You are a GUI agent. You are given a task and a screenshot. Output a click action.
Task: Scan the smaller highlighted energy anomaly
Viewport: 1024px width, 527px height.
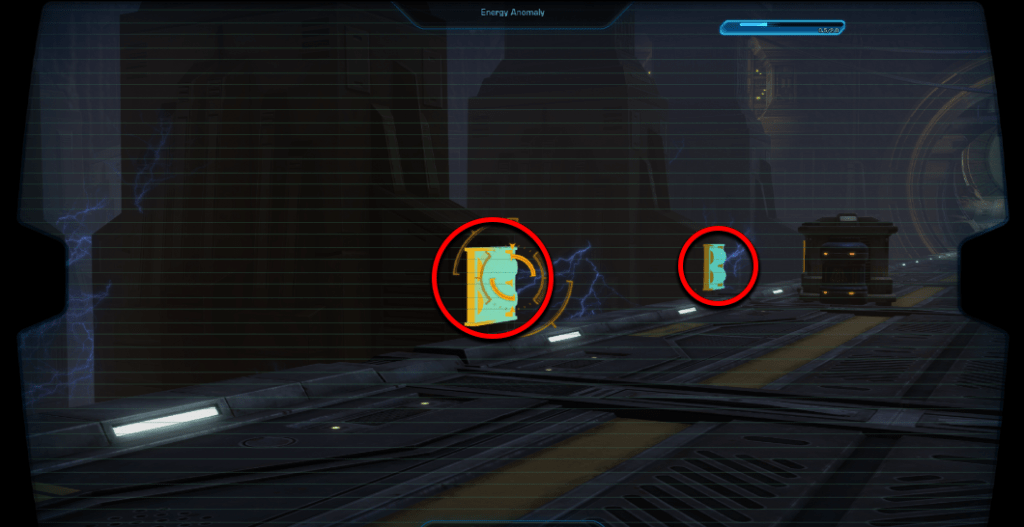click(x=714, y=266)
